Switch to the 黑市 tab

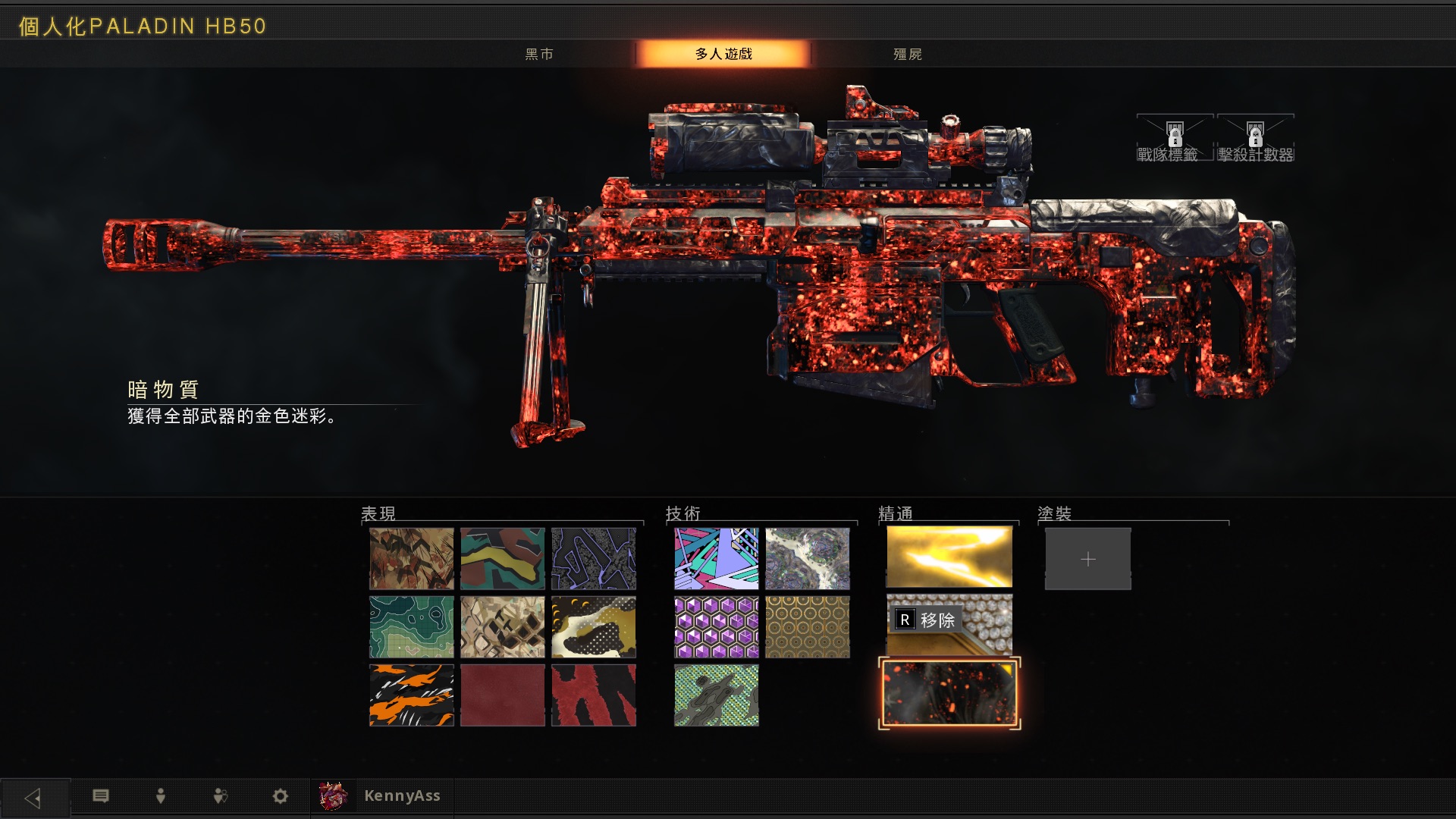point(539,54)
